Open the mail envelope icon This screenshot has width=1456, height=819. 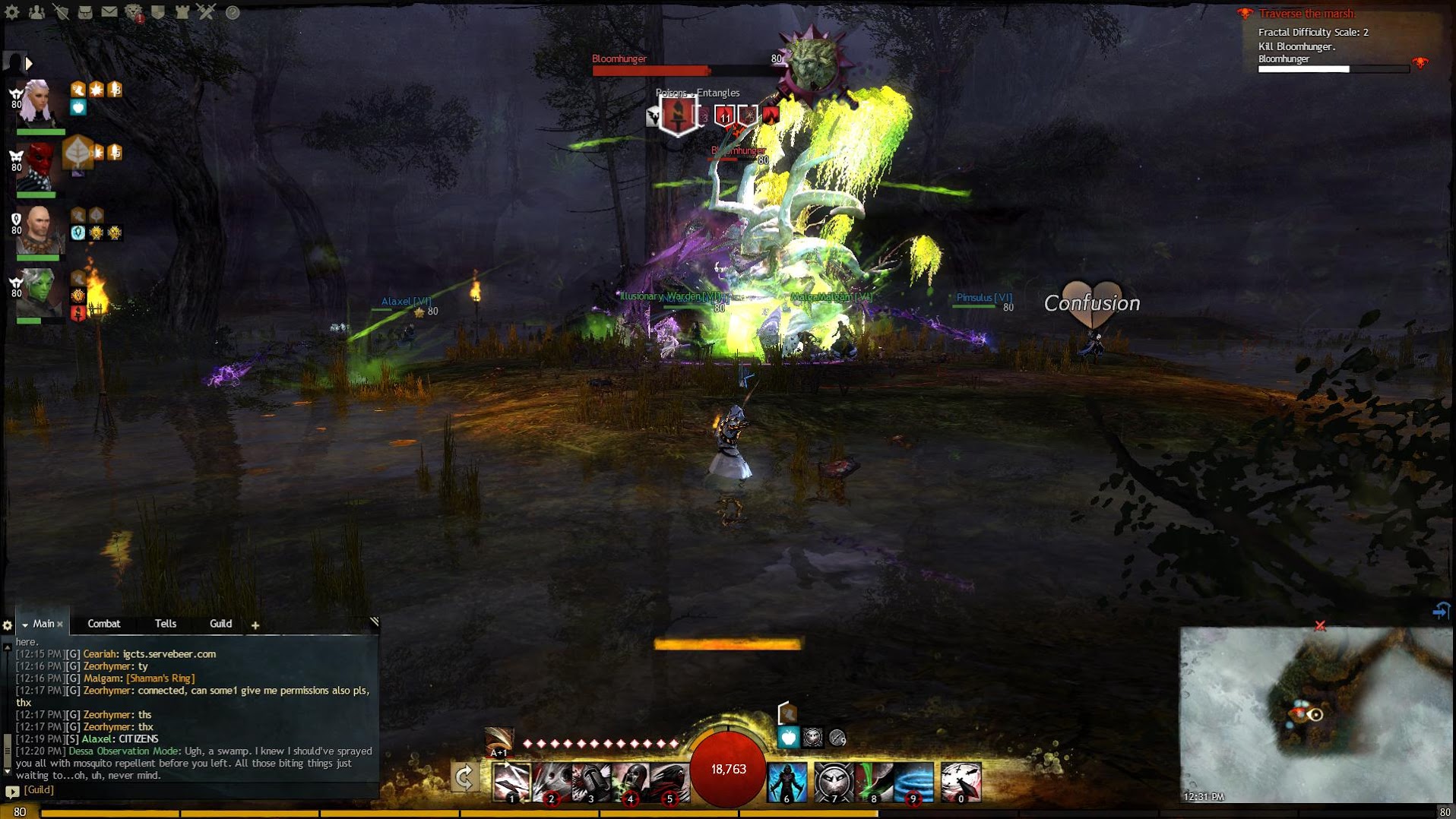(x=109, y=12)
